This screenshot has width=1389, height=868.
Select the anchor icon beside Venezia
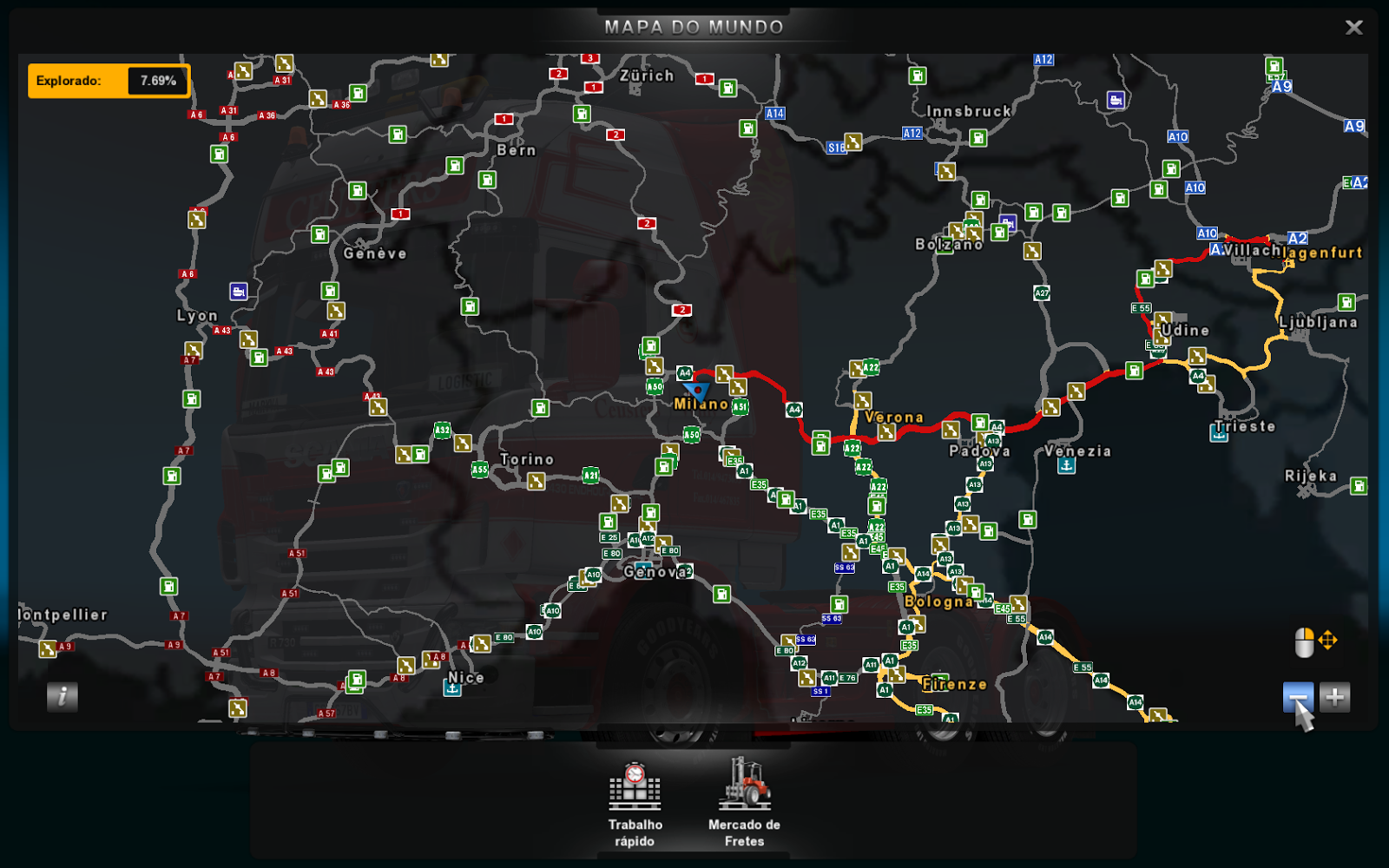pyautogui.click(x=1067, y=465)
